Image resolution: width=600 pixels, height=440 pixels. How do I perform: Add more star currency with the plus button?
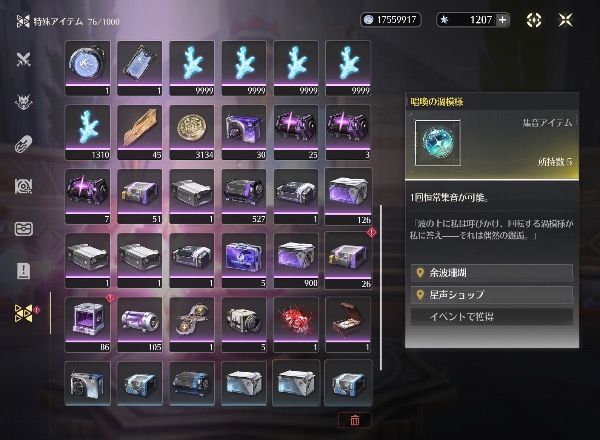pyautogui.click(x=502, y=19)
